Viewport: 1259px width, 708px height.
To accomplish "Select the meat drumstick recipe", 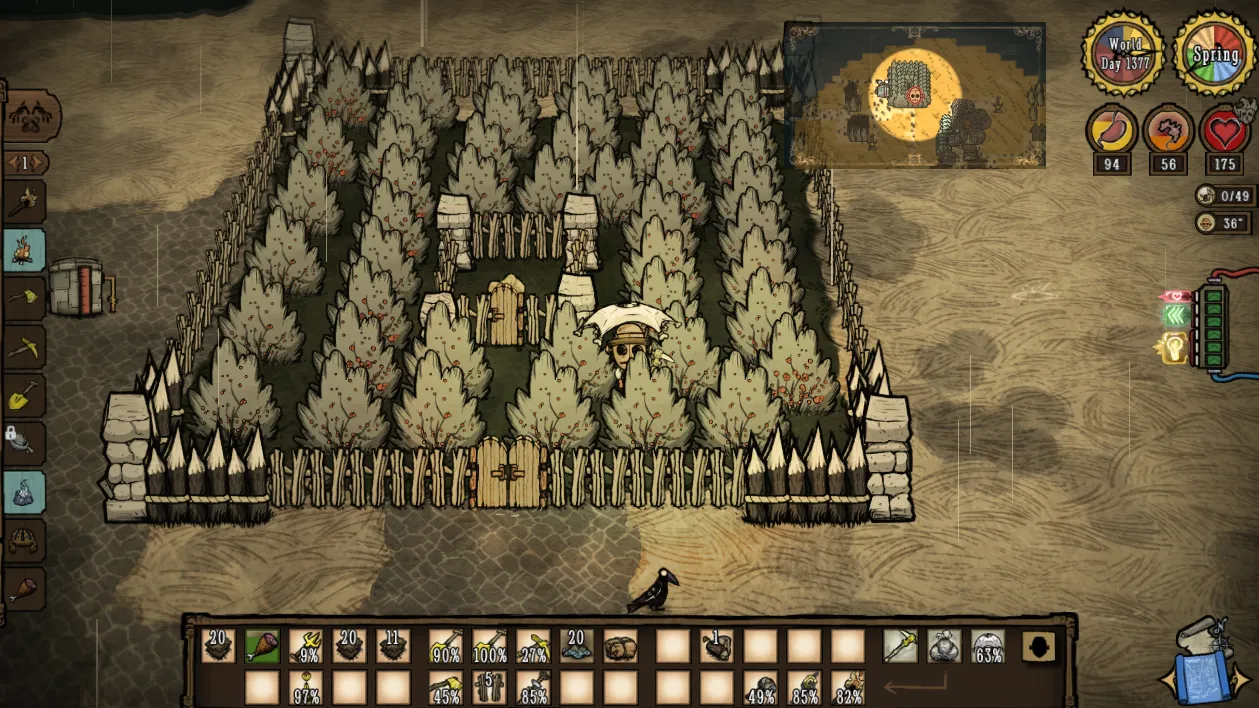I will (x=24, y=589).
